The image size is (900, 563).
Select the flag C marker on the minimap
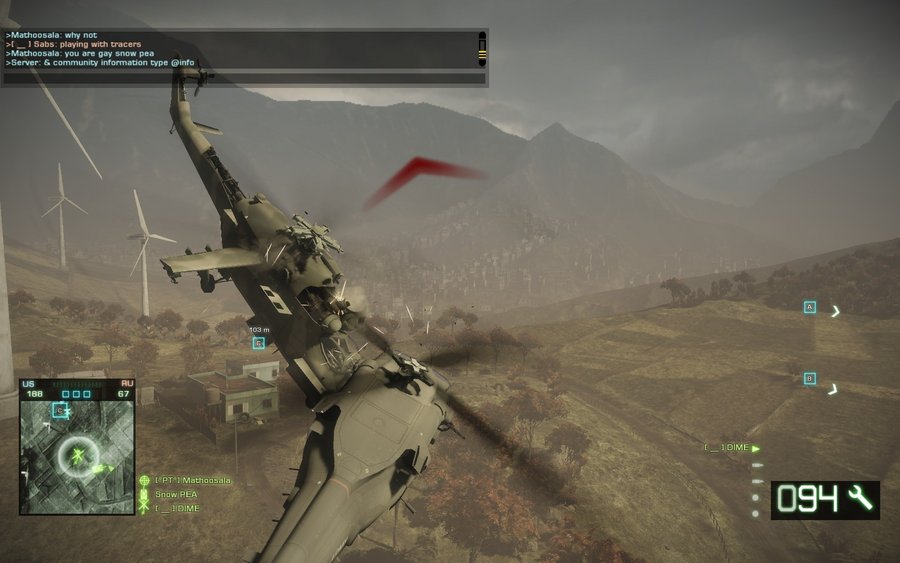[60, 410]
